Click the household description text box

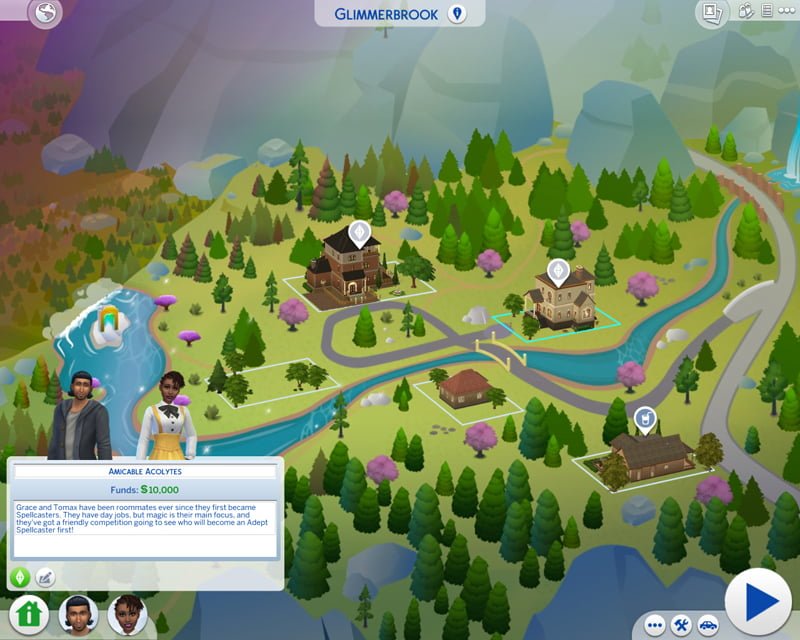145,528
